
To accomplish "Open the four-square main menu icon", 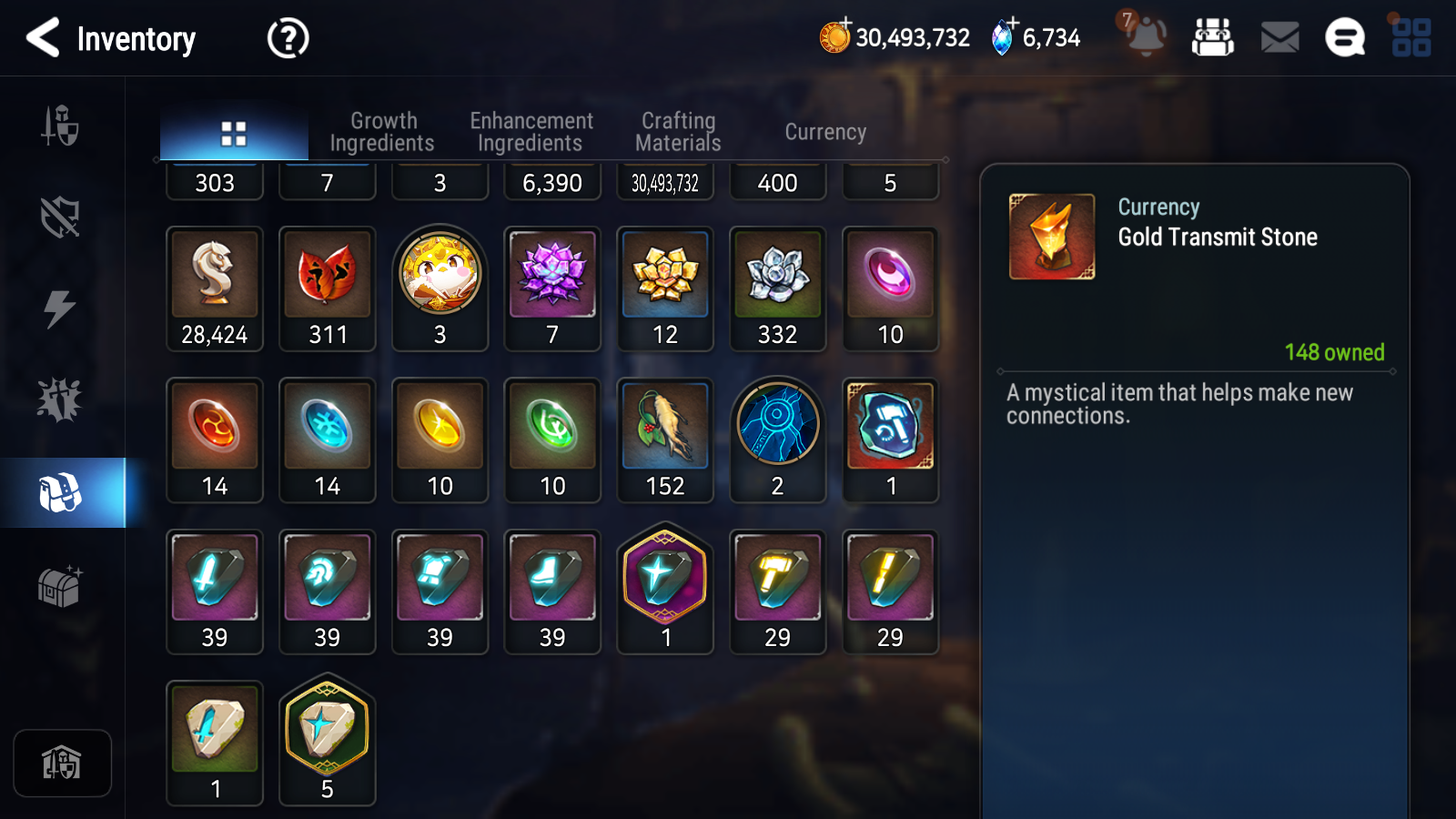I will (1411, 38).
